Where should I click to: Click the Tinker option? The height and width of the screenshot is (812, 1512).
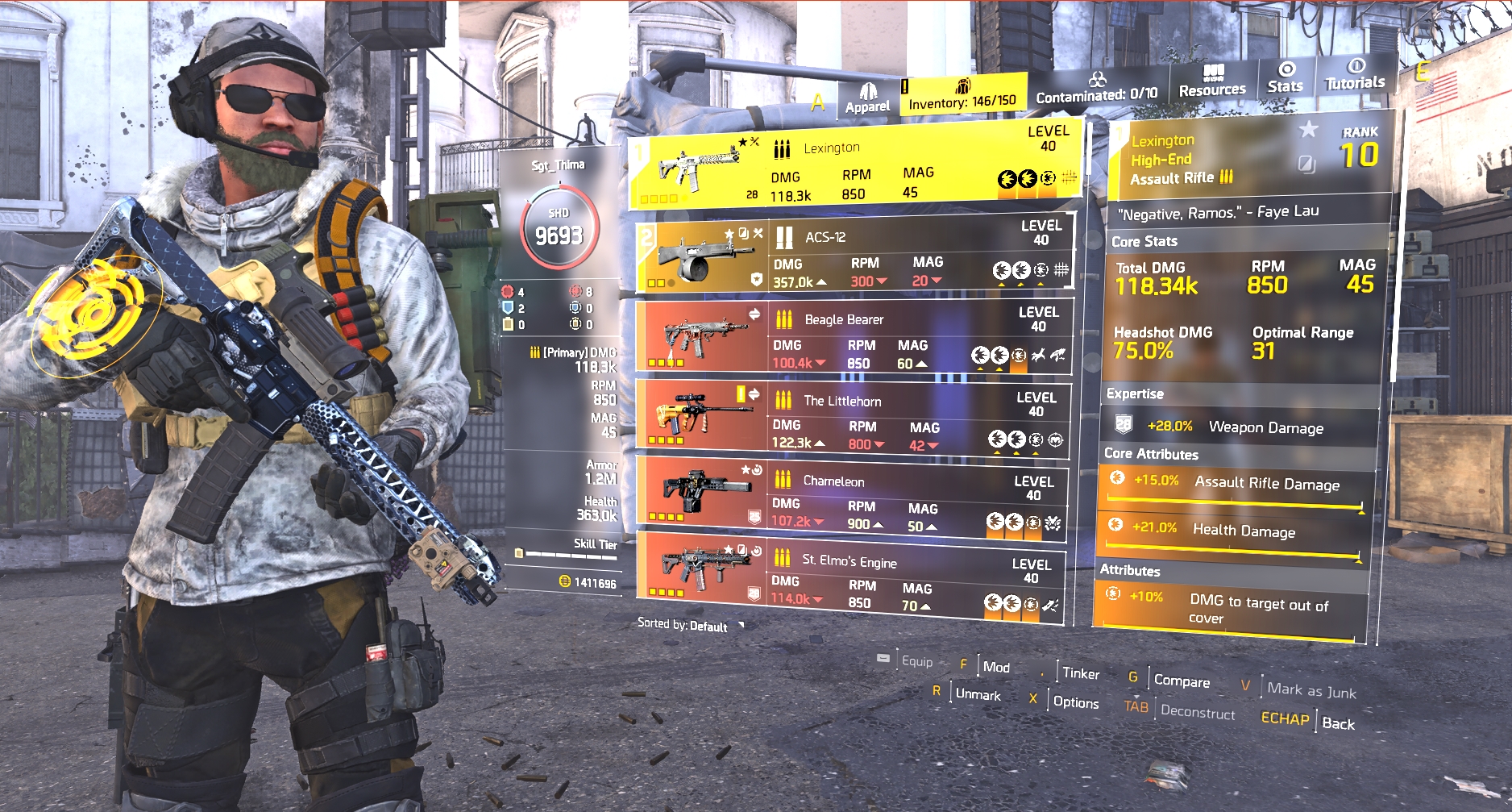(1080, 673)
